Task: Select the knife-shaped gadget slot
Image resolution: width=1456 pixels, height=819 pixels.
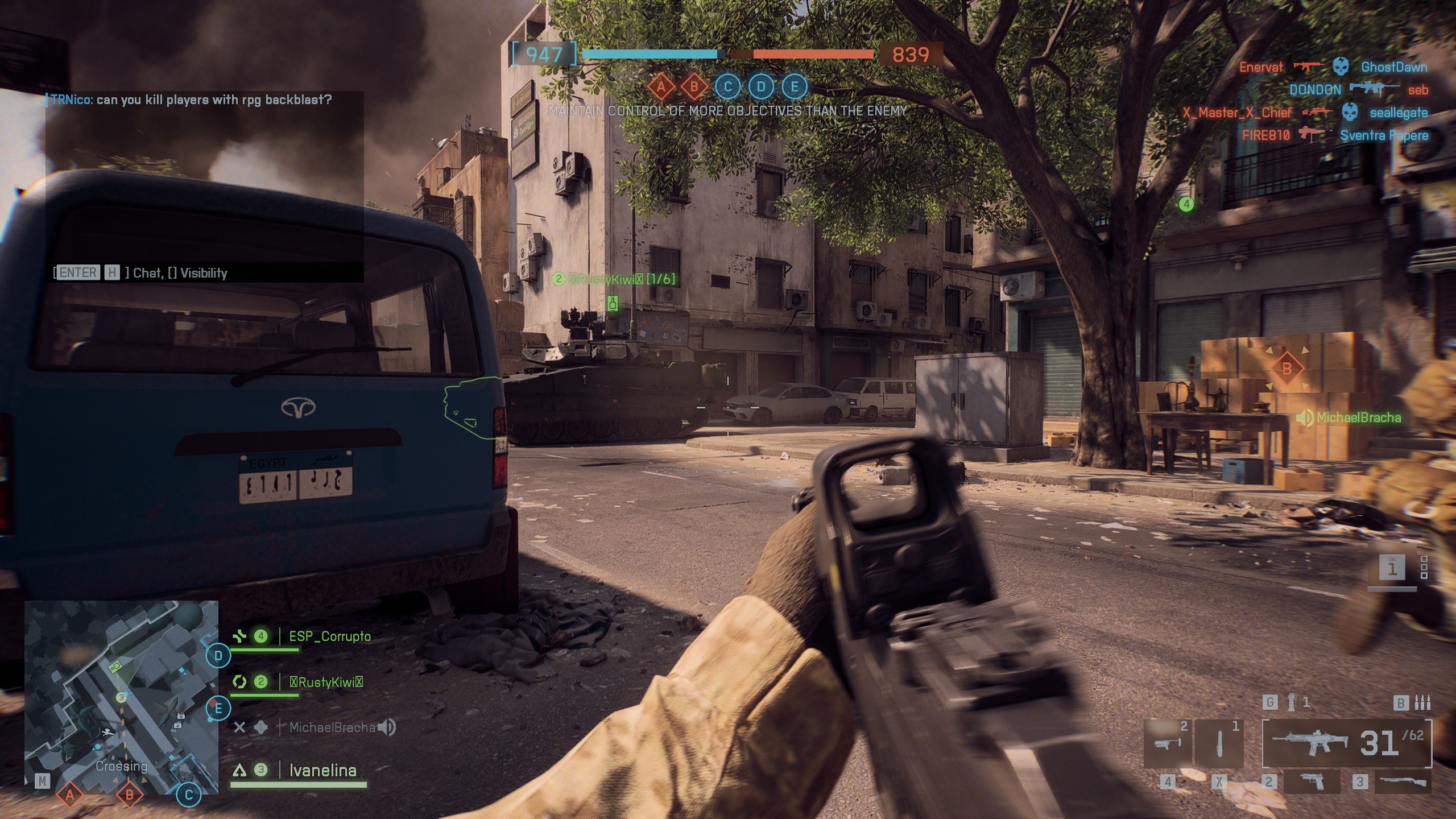Action: click(1219, 744)
